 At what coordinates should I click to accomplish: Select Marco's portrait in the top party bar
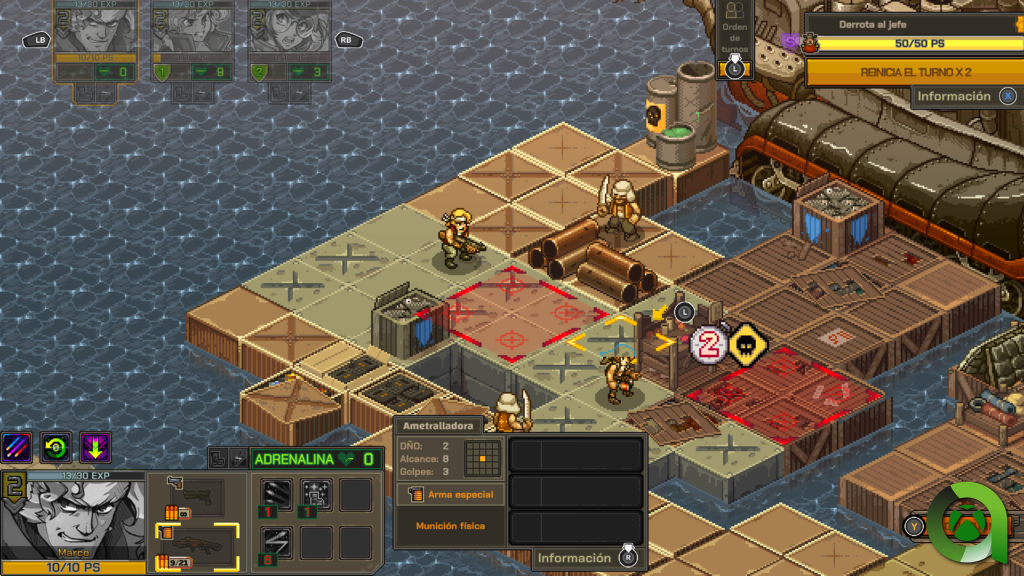point(94,29)
